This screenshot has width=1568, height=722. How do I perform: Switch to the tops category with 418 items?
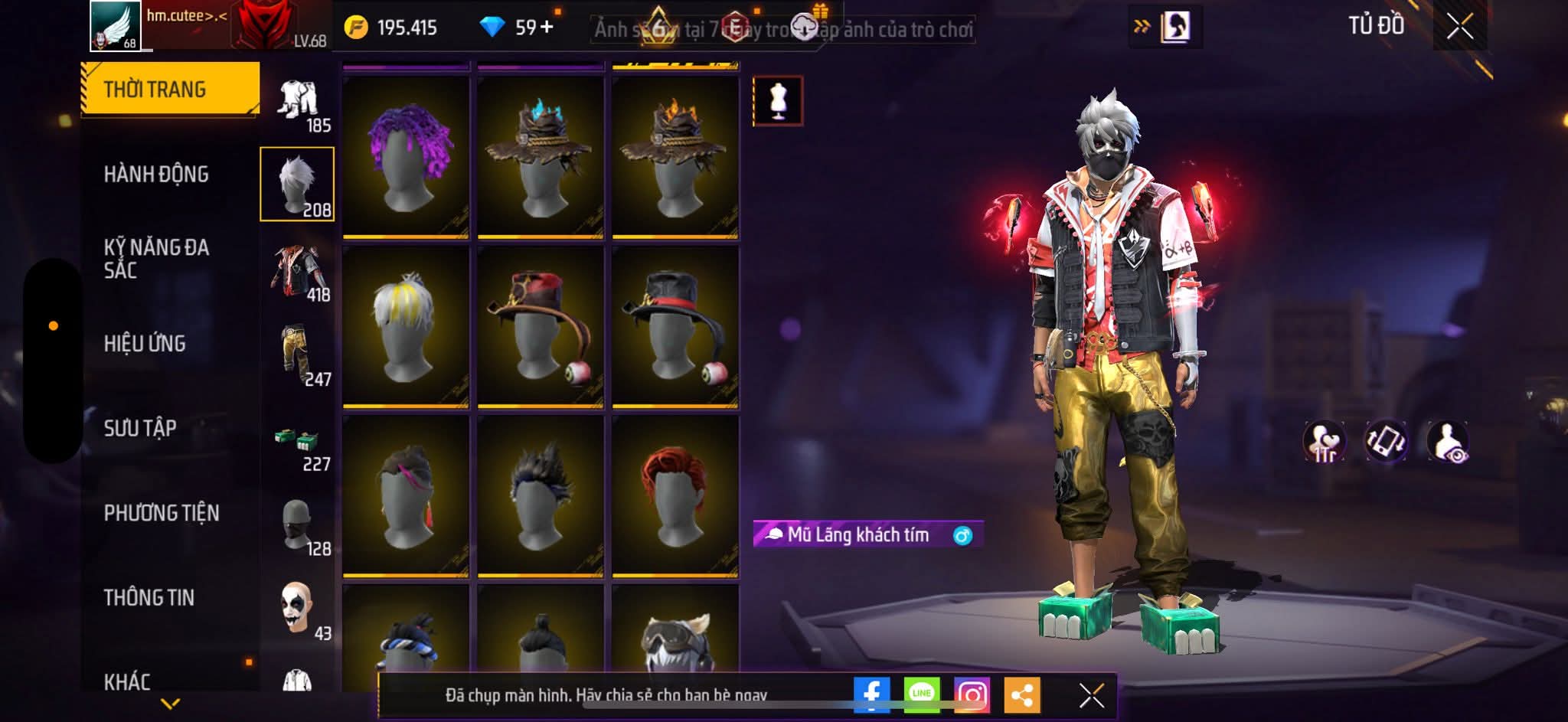pos(298,272)
